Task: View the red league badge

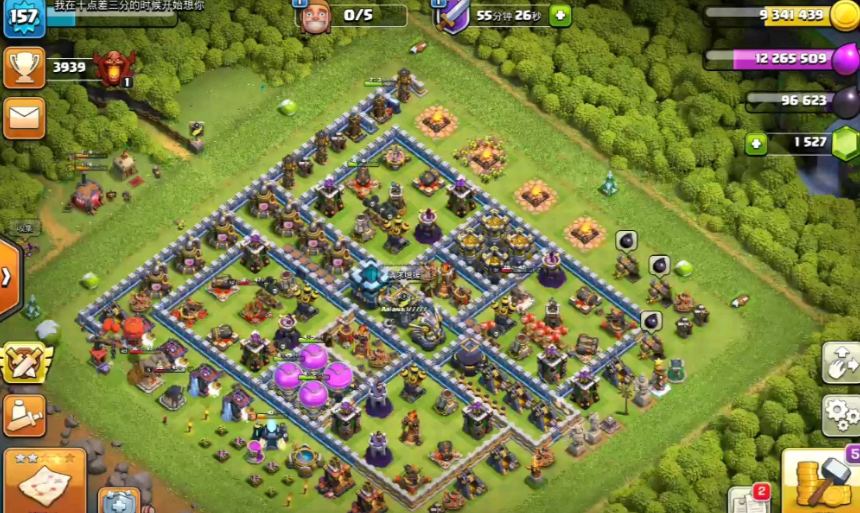Action: pos(113,68)
